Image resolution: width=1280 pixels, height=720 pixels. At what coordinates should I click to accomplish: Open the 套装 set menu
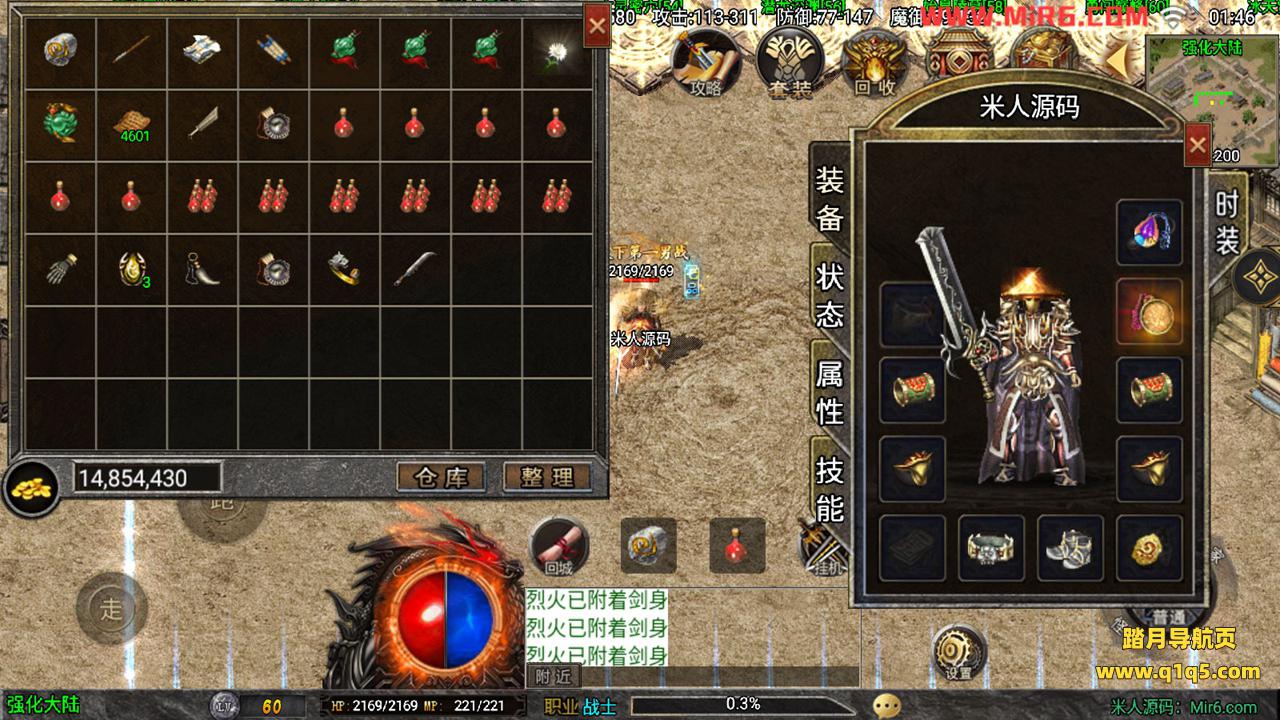click(789, 62)
